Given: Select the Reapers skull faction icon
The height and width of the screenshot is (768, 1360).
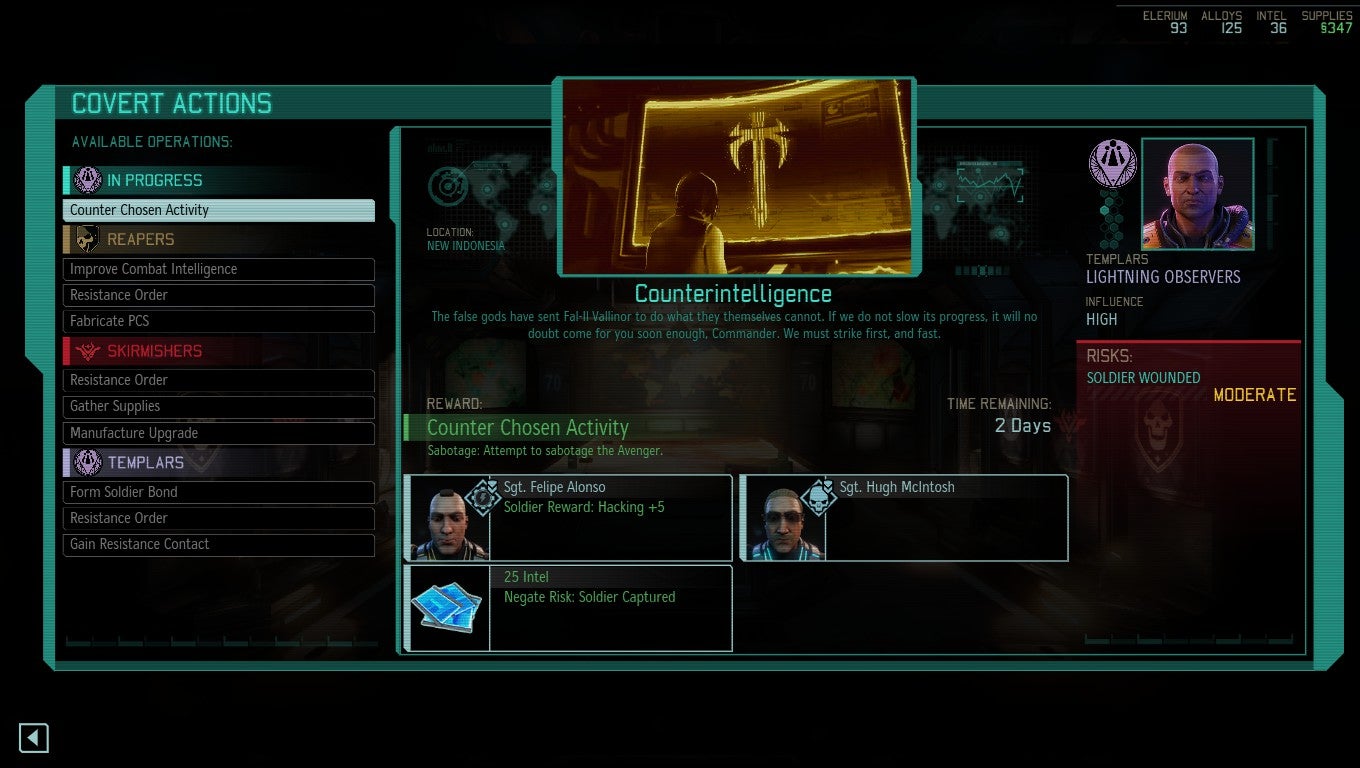Looking at the screenshot, I should (x=89, y=239).
